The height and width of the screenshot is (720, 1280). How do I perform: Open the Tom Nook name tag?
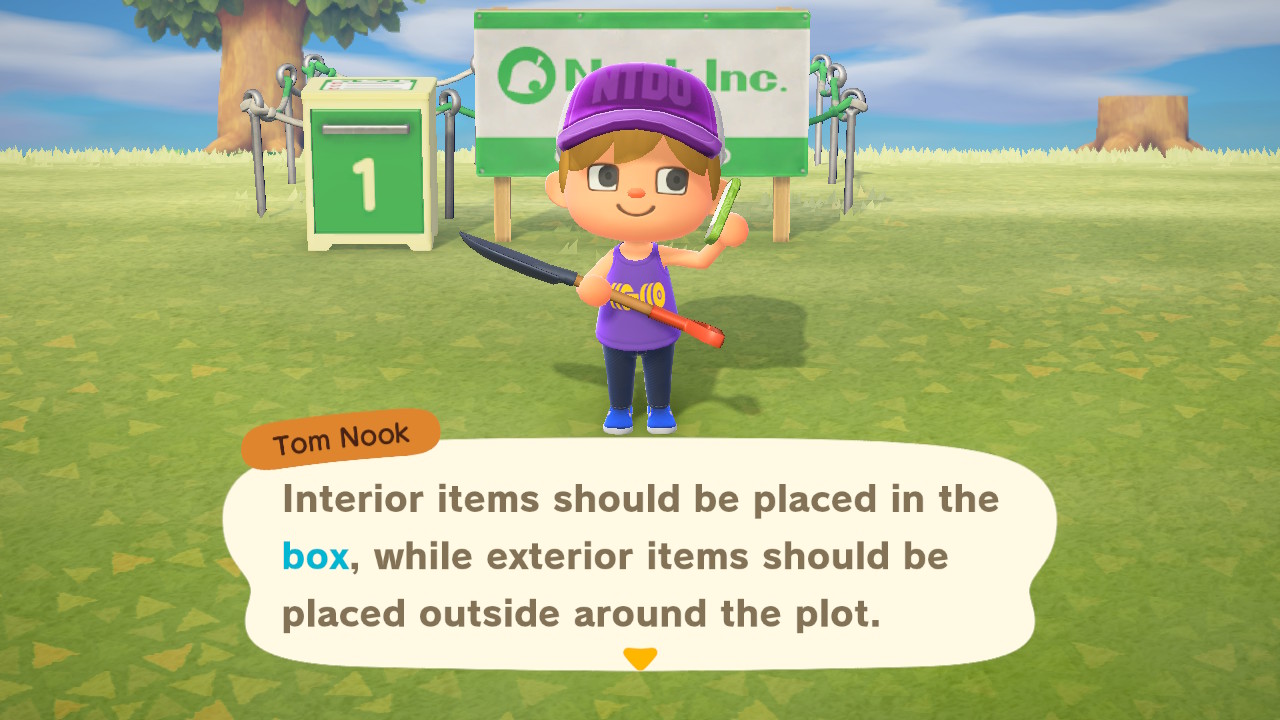pyautogui.click(x=340, y=438)
